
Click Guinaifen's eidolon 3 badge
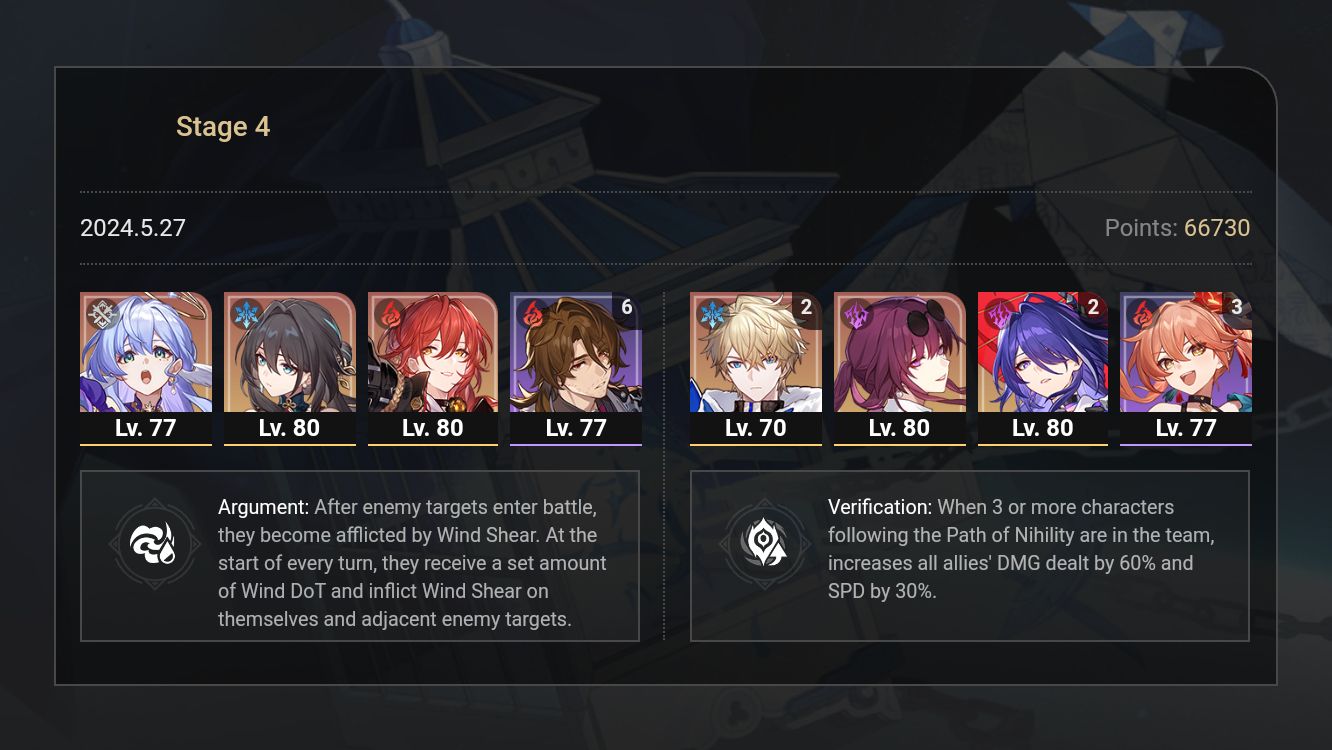[x=1237, y=307]
